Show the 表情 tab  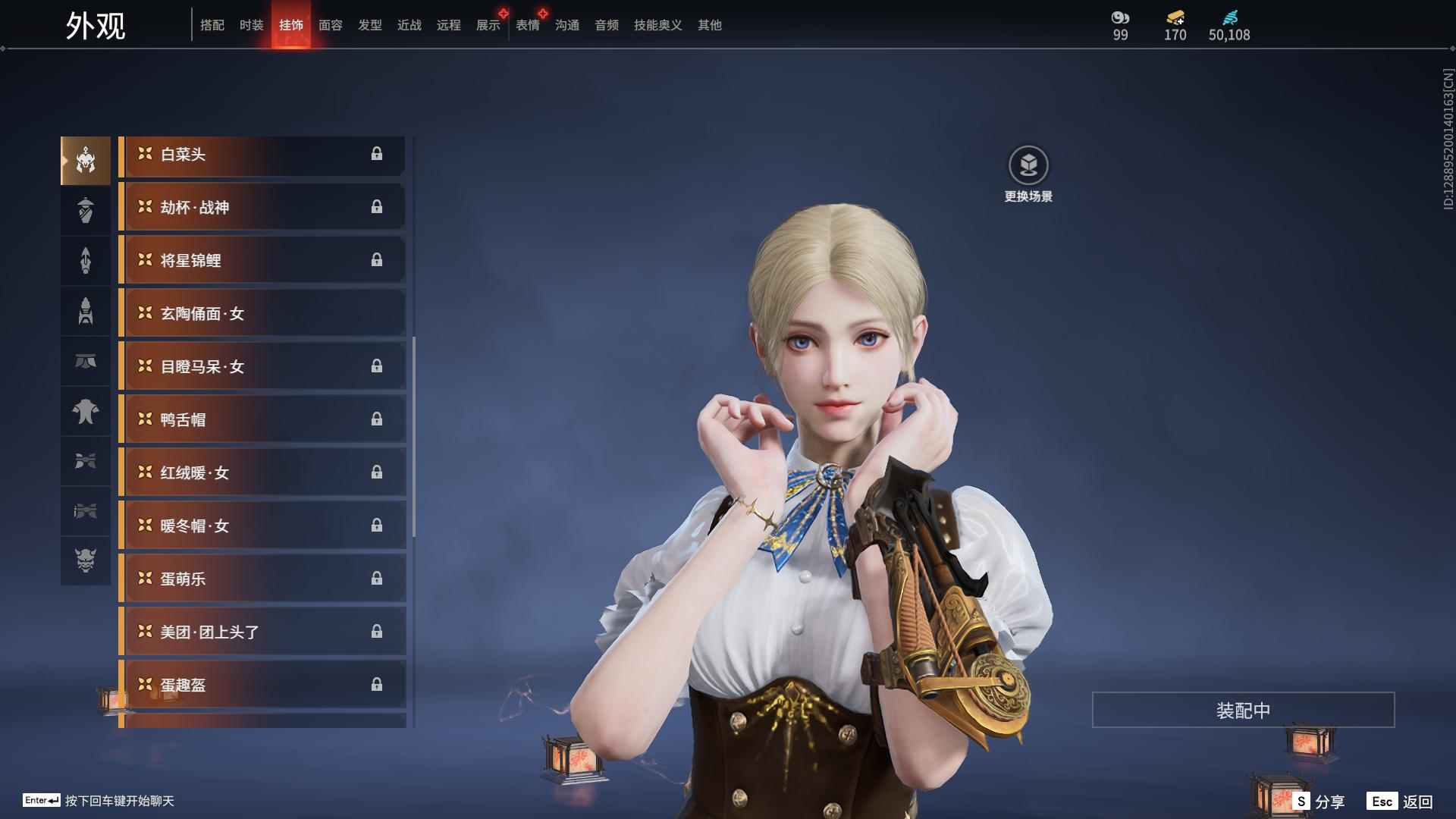[x=528, y=25]
